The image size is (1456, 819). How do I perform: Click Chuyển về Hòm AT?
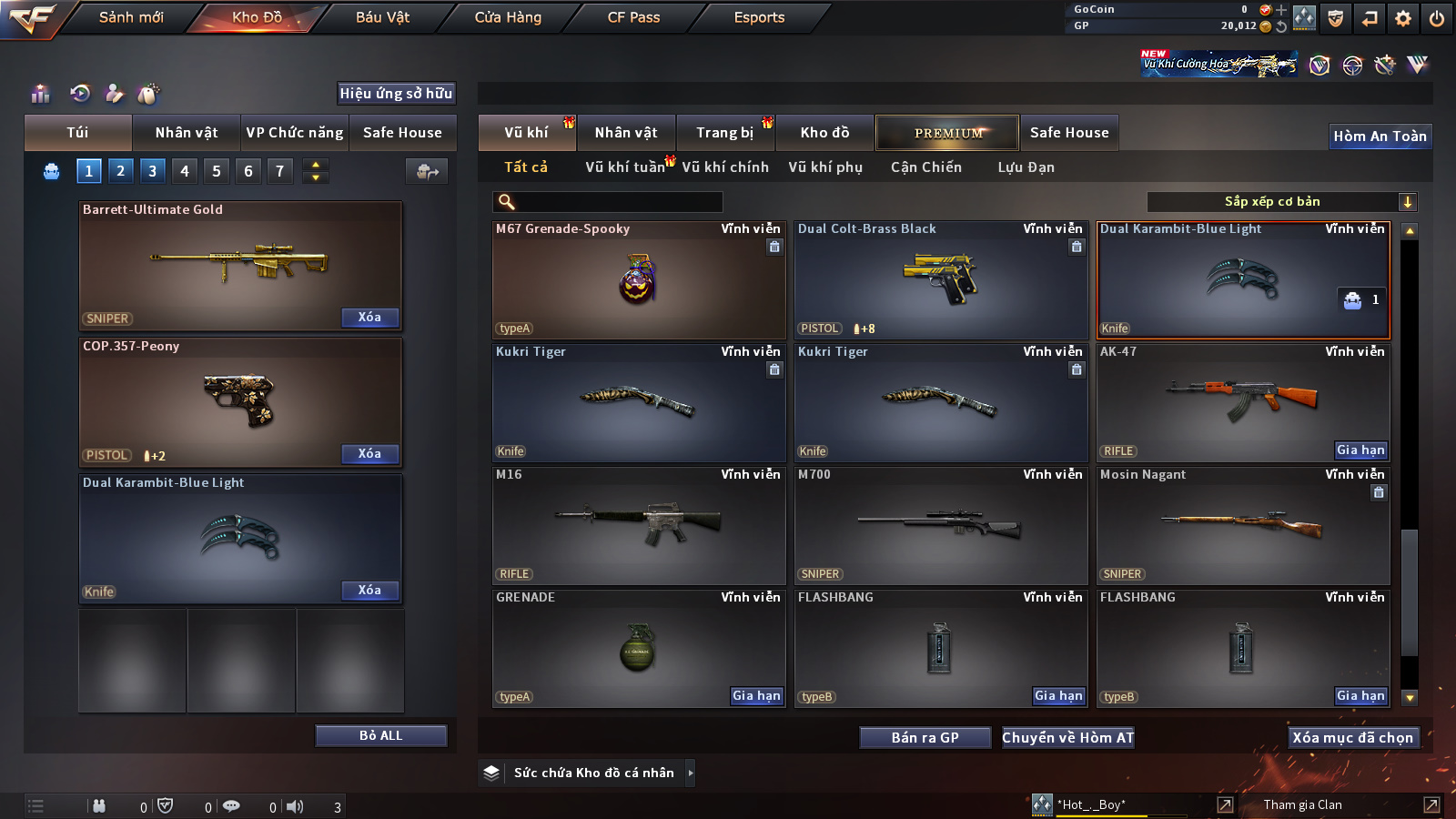1067,738
